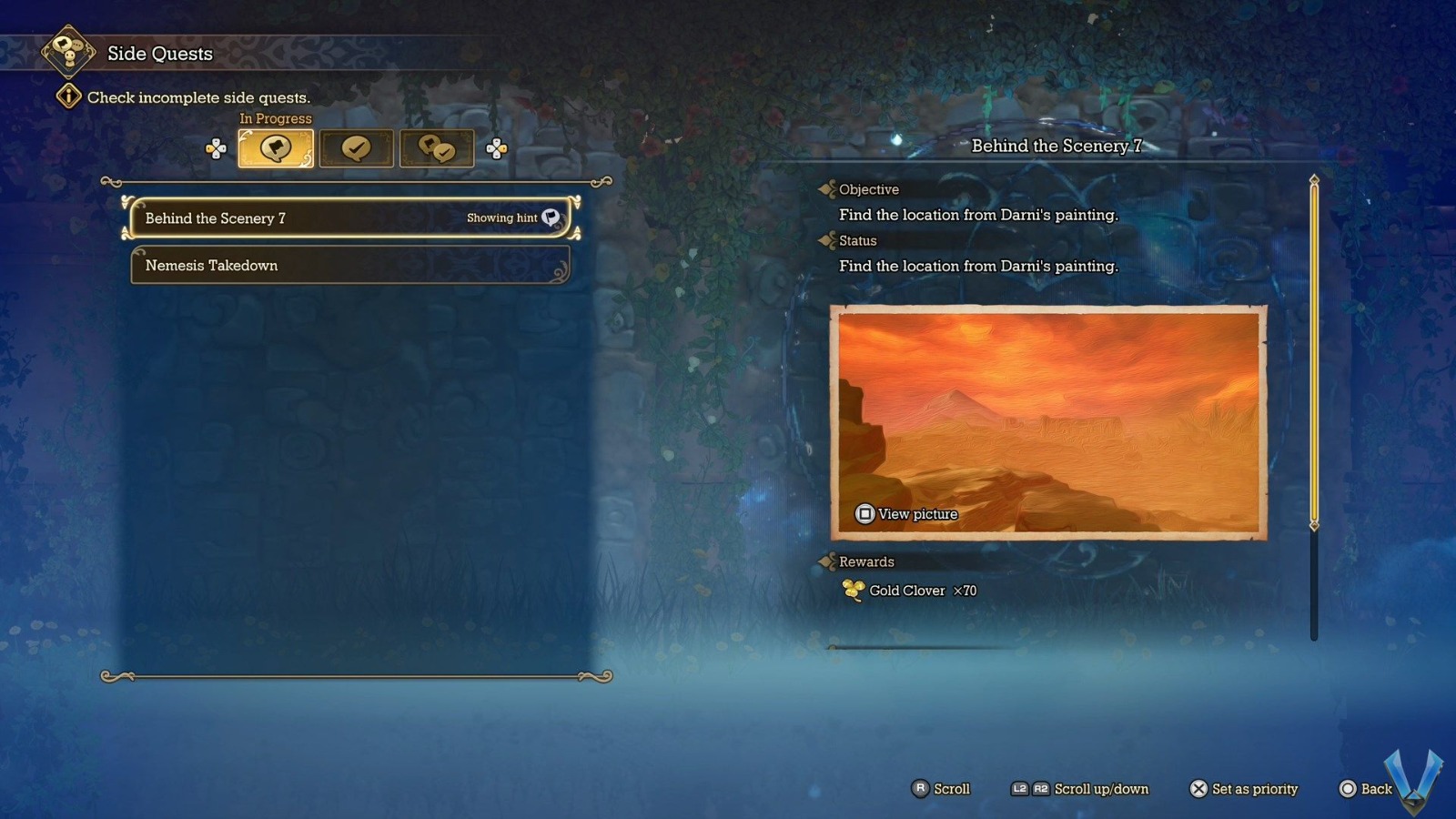Viewport: 1456px width, 819px height.
Task: Click the Rewards section diamond icon
Action: coord(828,561)
